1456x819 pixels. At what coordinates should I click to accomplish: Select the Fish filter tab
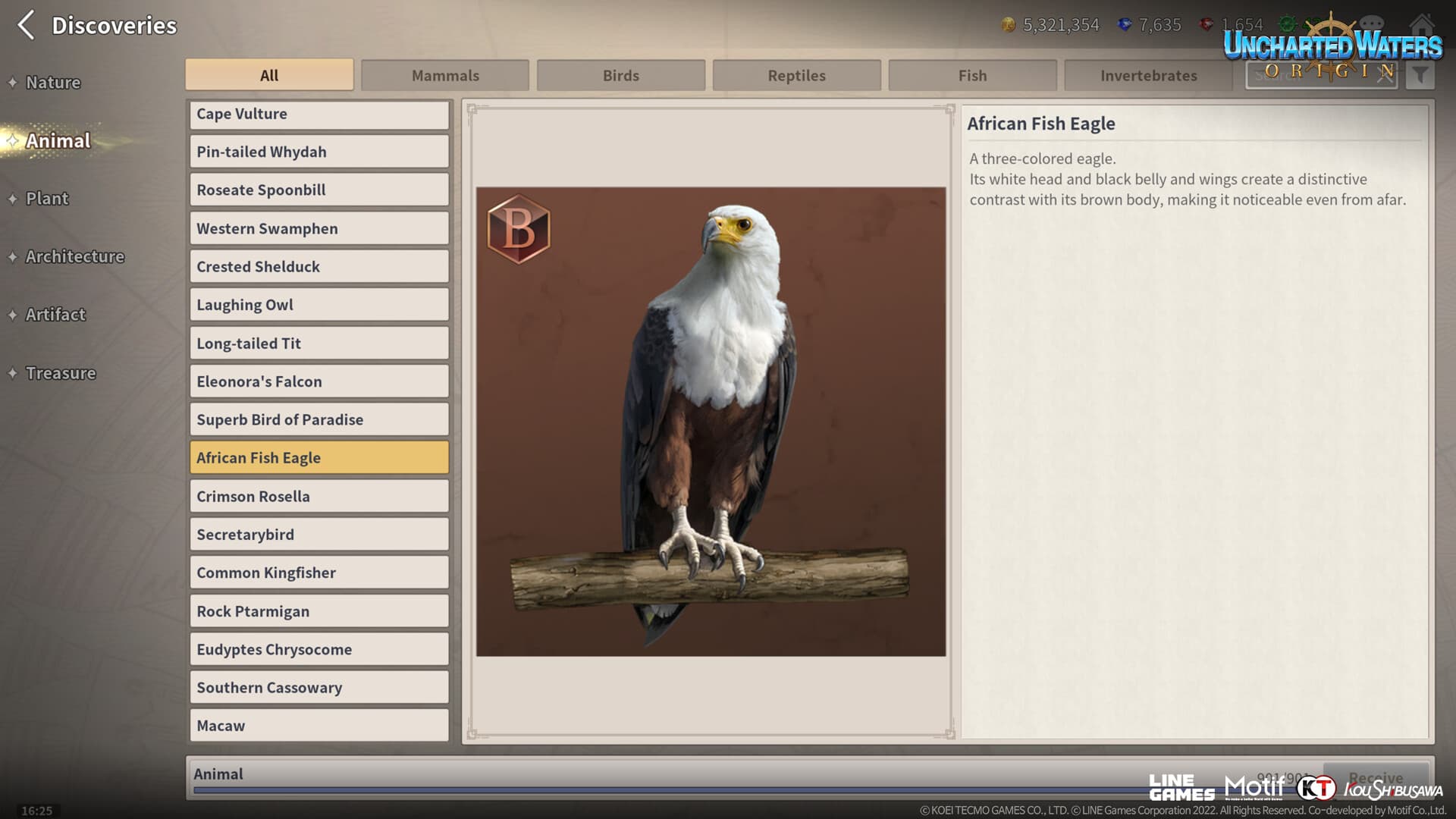(x=972, y=75)
